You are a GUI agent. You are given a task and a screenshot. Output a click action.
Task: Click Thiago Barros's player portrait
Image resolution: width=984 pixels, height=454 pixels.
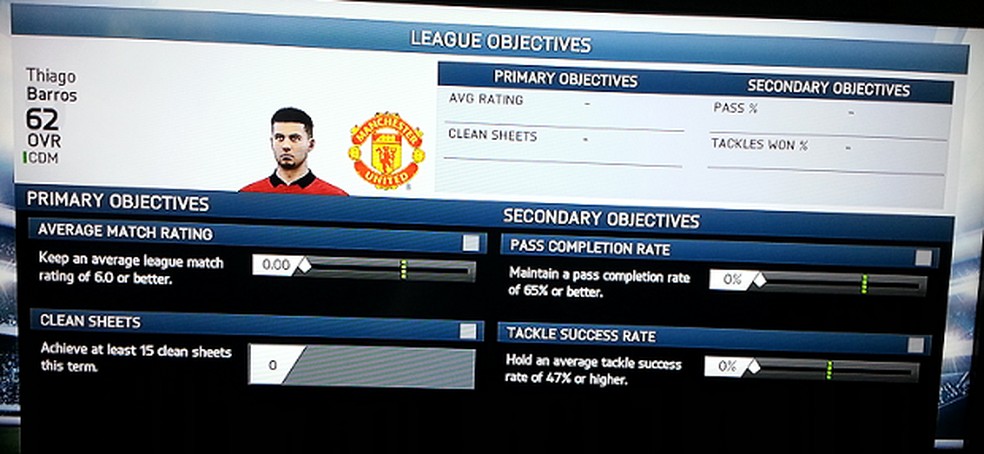(291, 150)
